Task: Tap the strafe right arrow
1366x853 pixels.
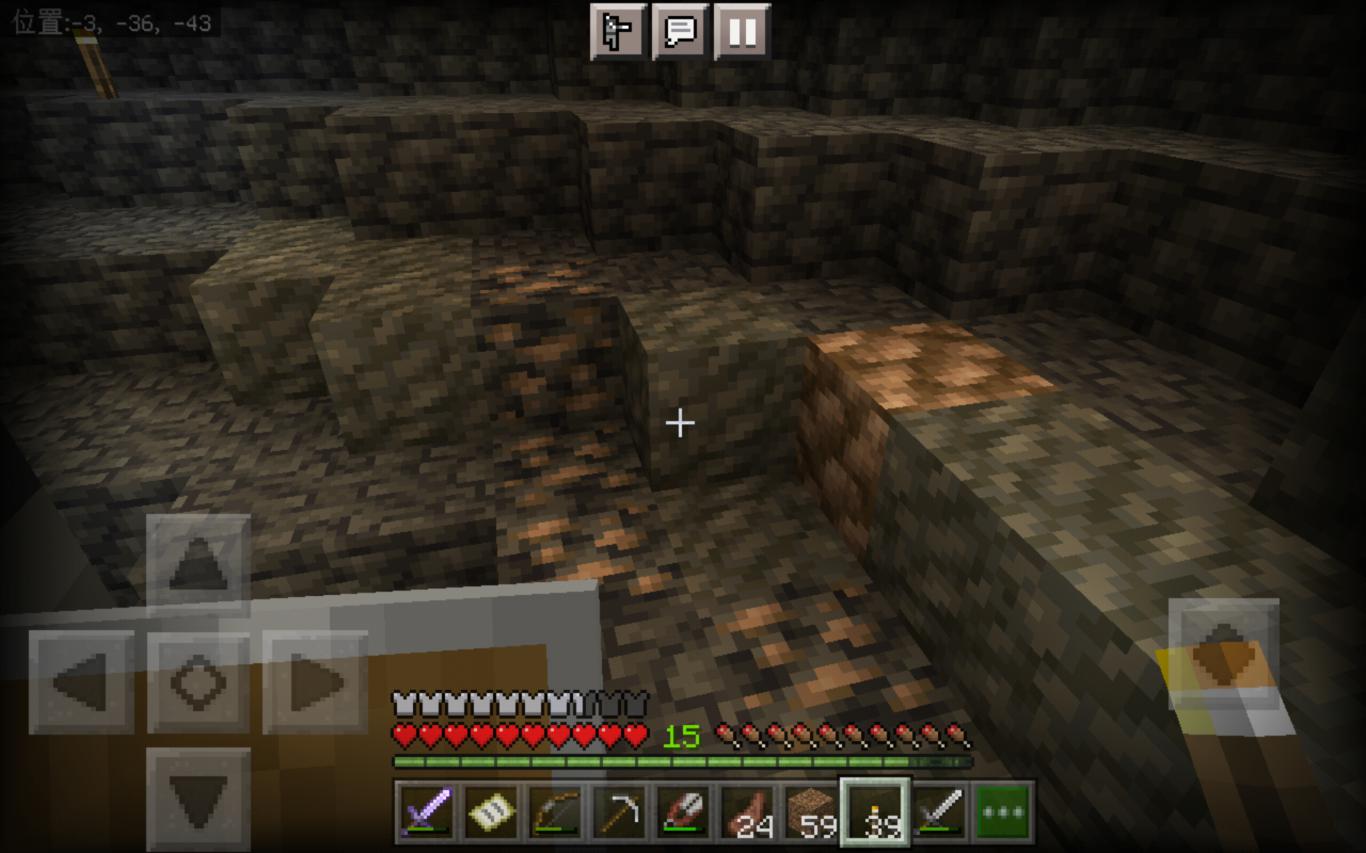Action: tap(315, 683)
